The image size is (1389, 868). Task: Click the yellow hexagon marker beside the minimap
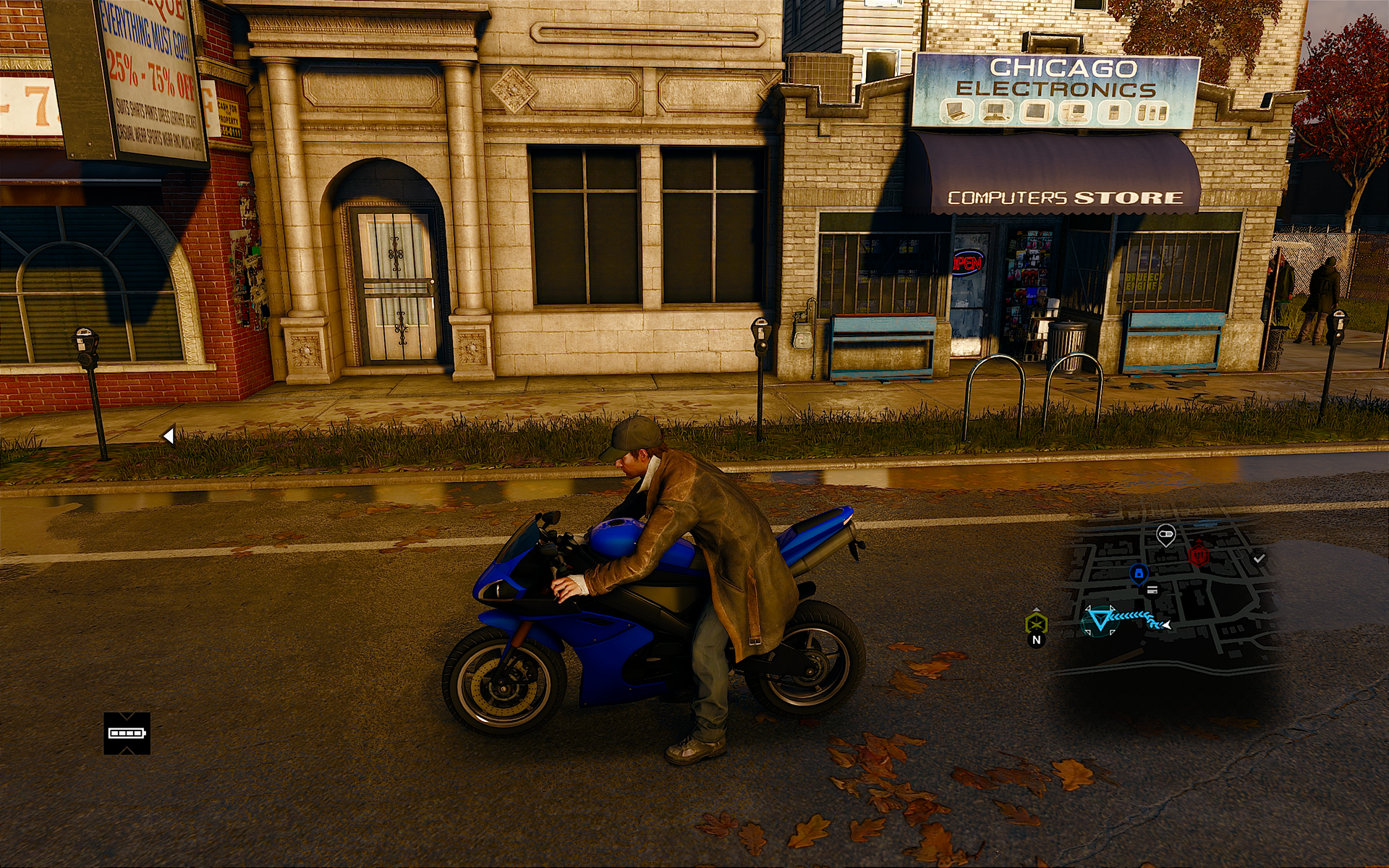1036,623
